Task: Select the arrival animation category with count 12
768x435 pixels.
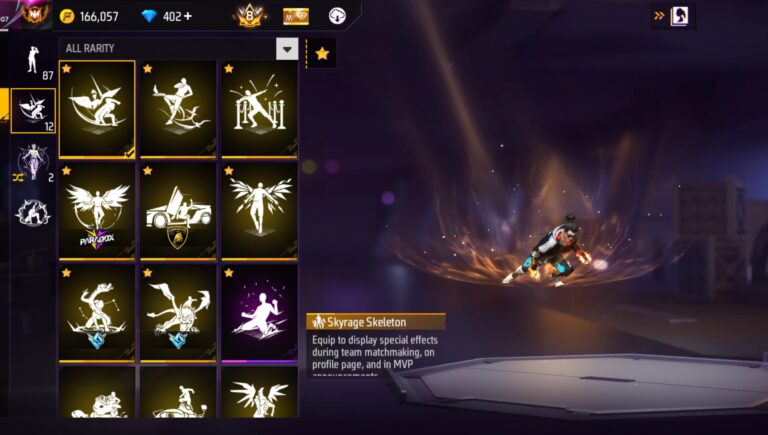Action: [32, 110]
